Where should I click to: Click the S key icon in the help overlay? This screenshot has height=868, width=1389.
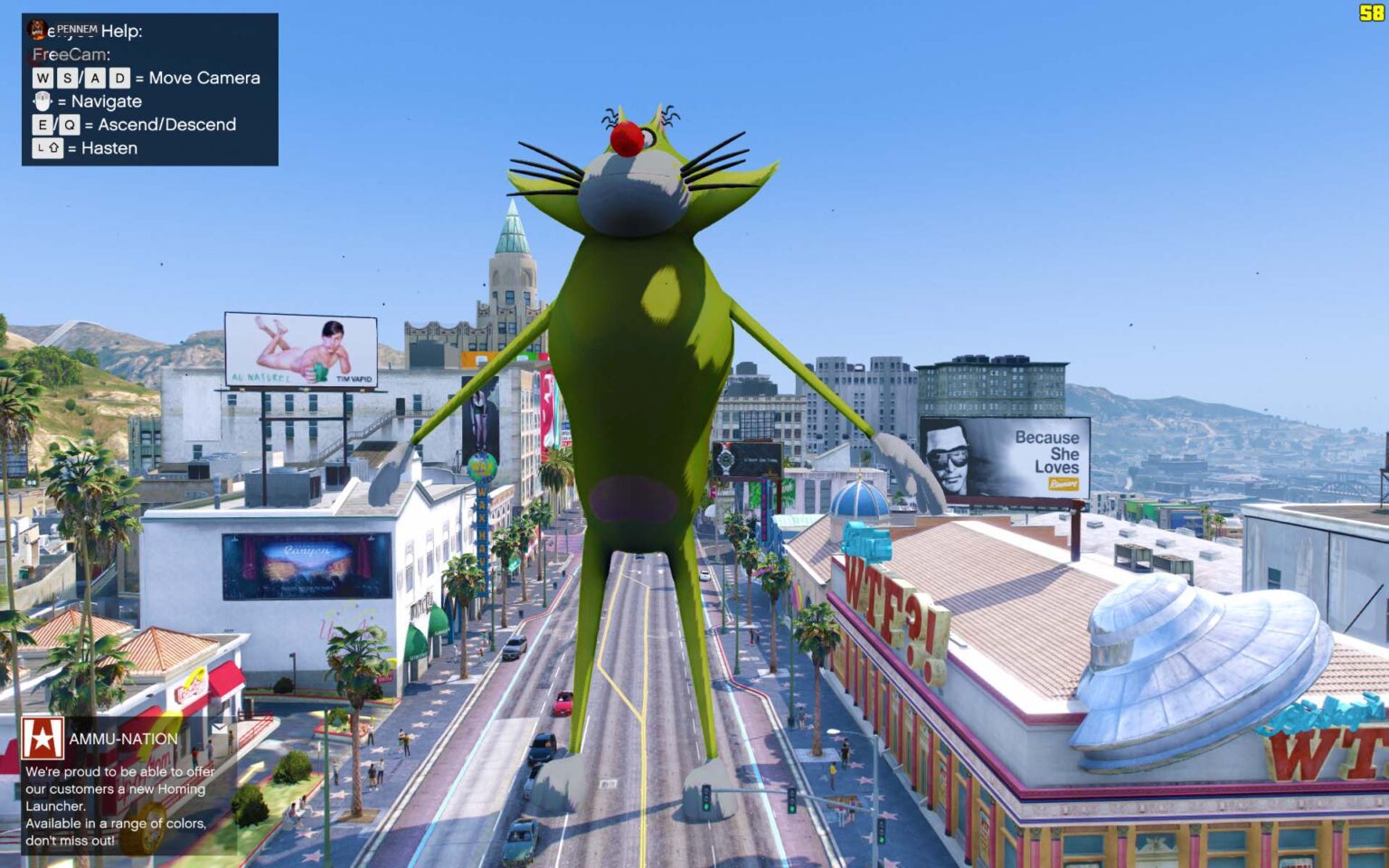70,78
